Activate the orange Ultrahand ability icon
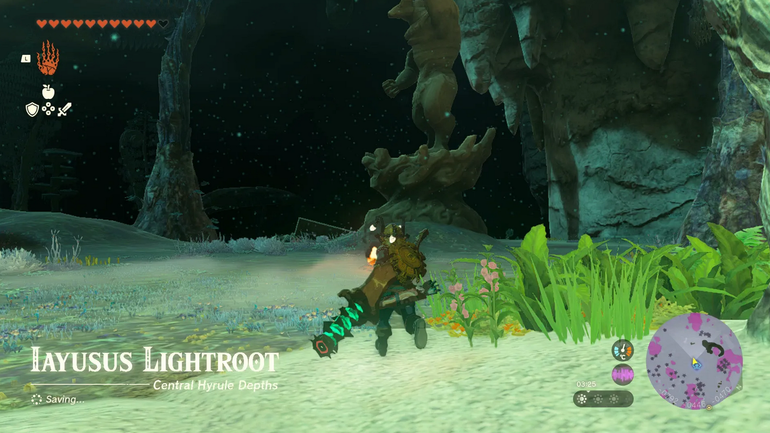Image resolution: width=770 pixels, height=433 pixels. (x=48, y=59)
